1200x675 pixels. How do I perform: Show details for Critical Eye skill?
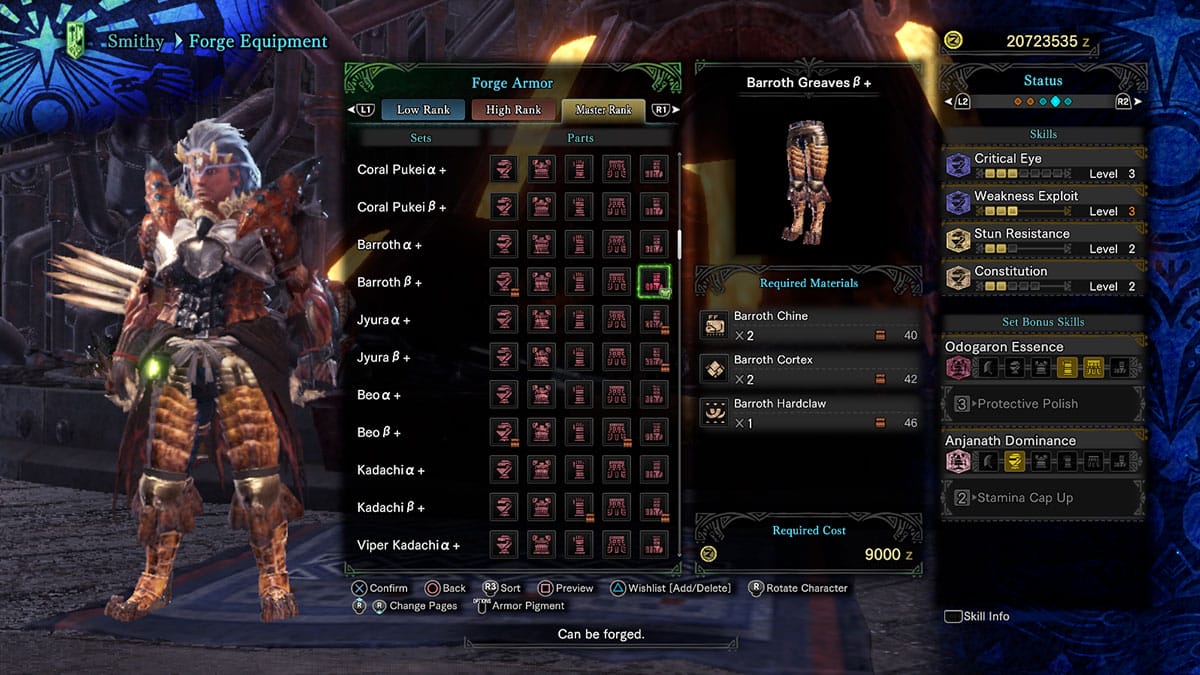[x=1044, y=165]
